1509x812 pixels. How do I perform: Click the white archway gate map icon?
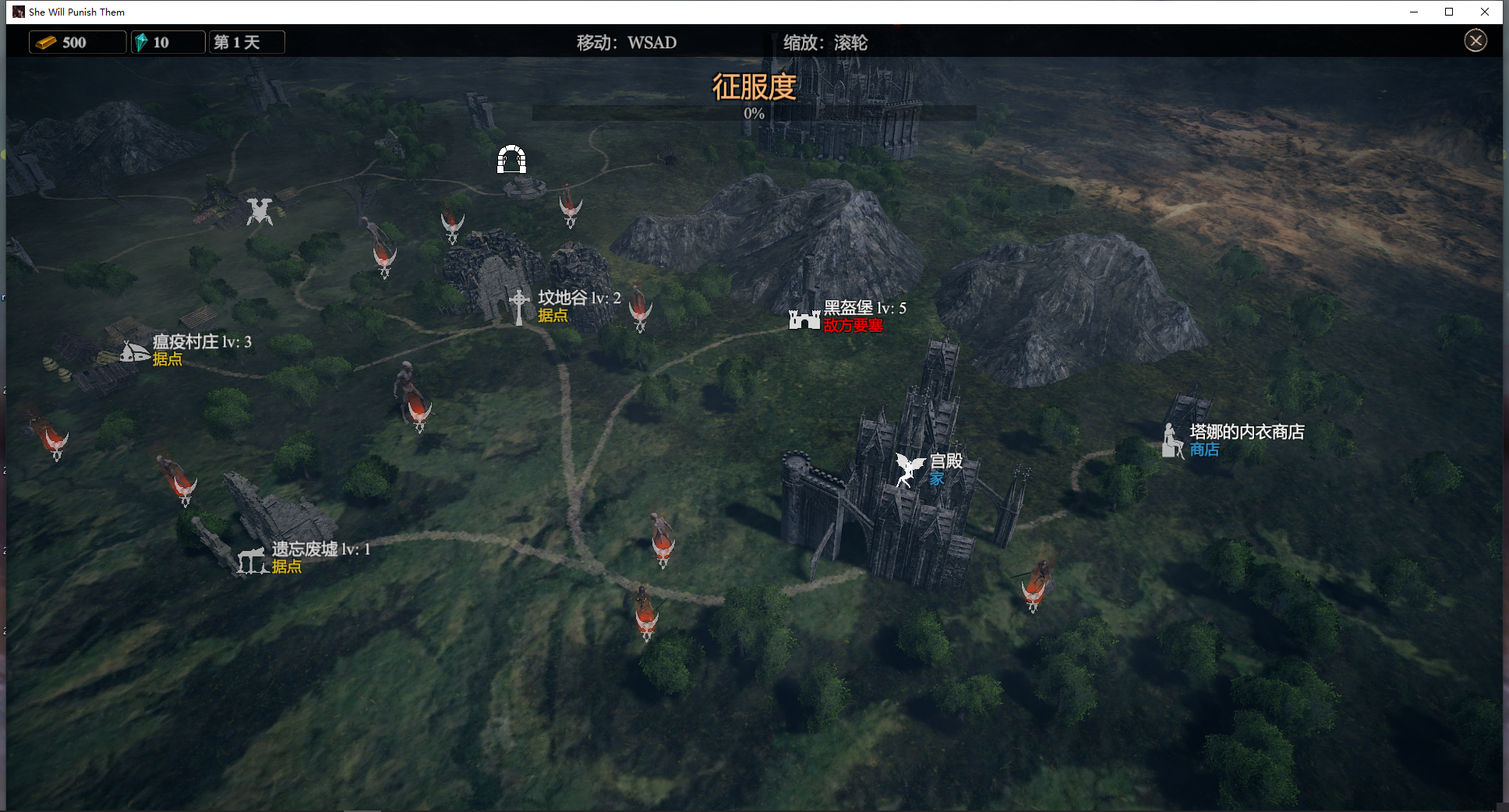tap(511, 160)
